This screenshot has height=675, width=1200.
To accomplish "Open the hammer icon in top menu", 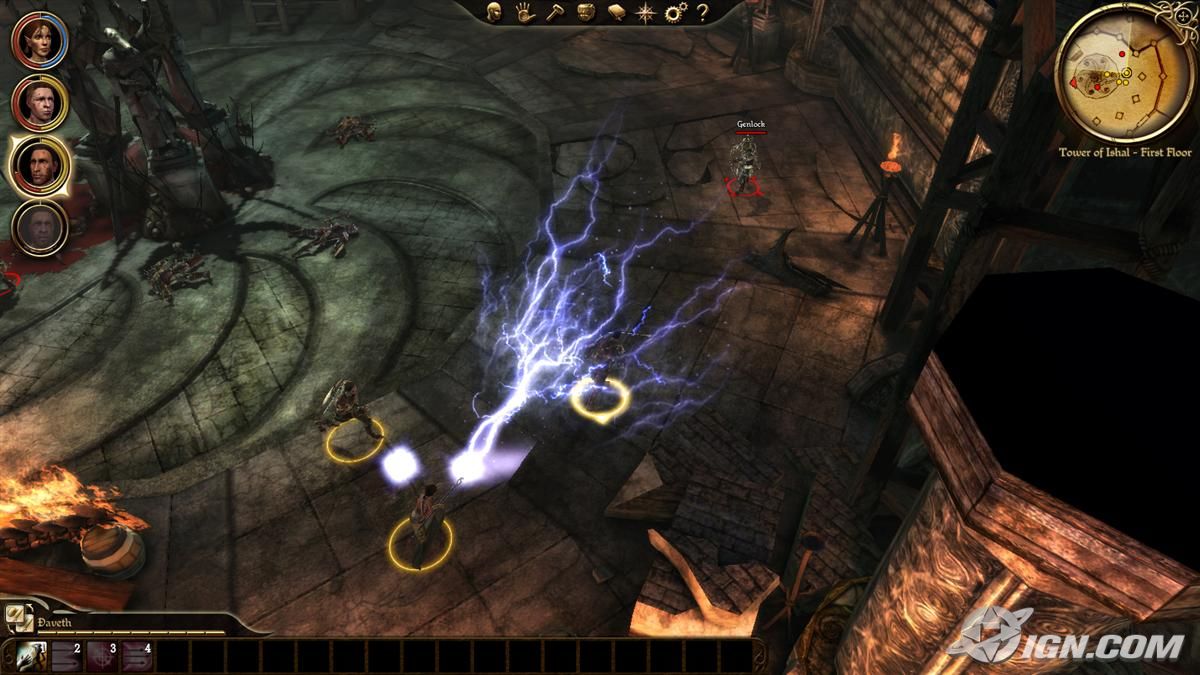I will click(x=553, y=12).
